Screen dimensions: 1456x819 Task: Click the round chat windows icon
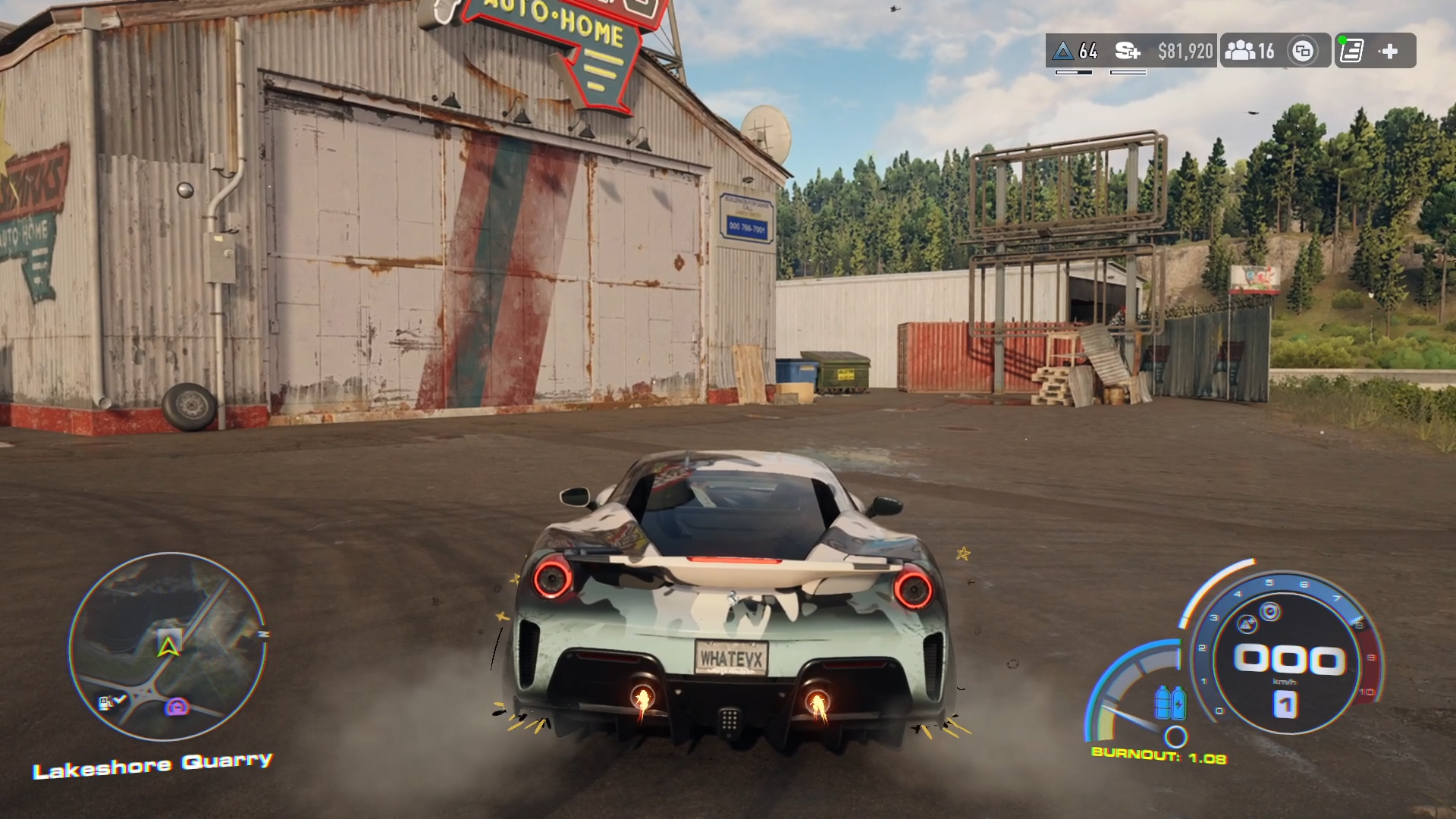[x=1303, y=51]
